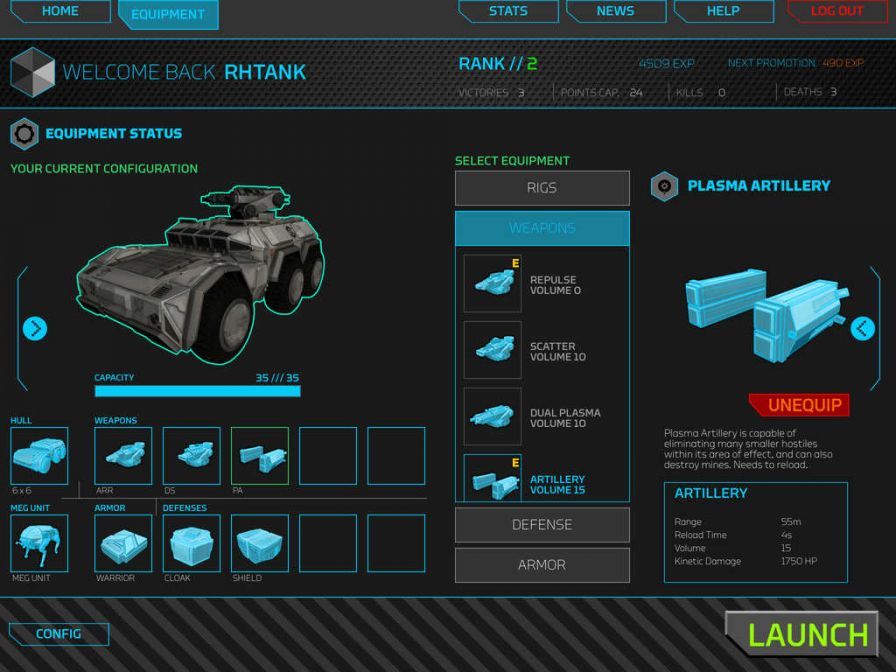
Task: Open the Stats page
Action: coord(508,12)
